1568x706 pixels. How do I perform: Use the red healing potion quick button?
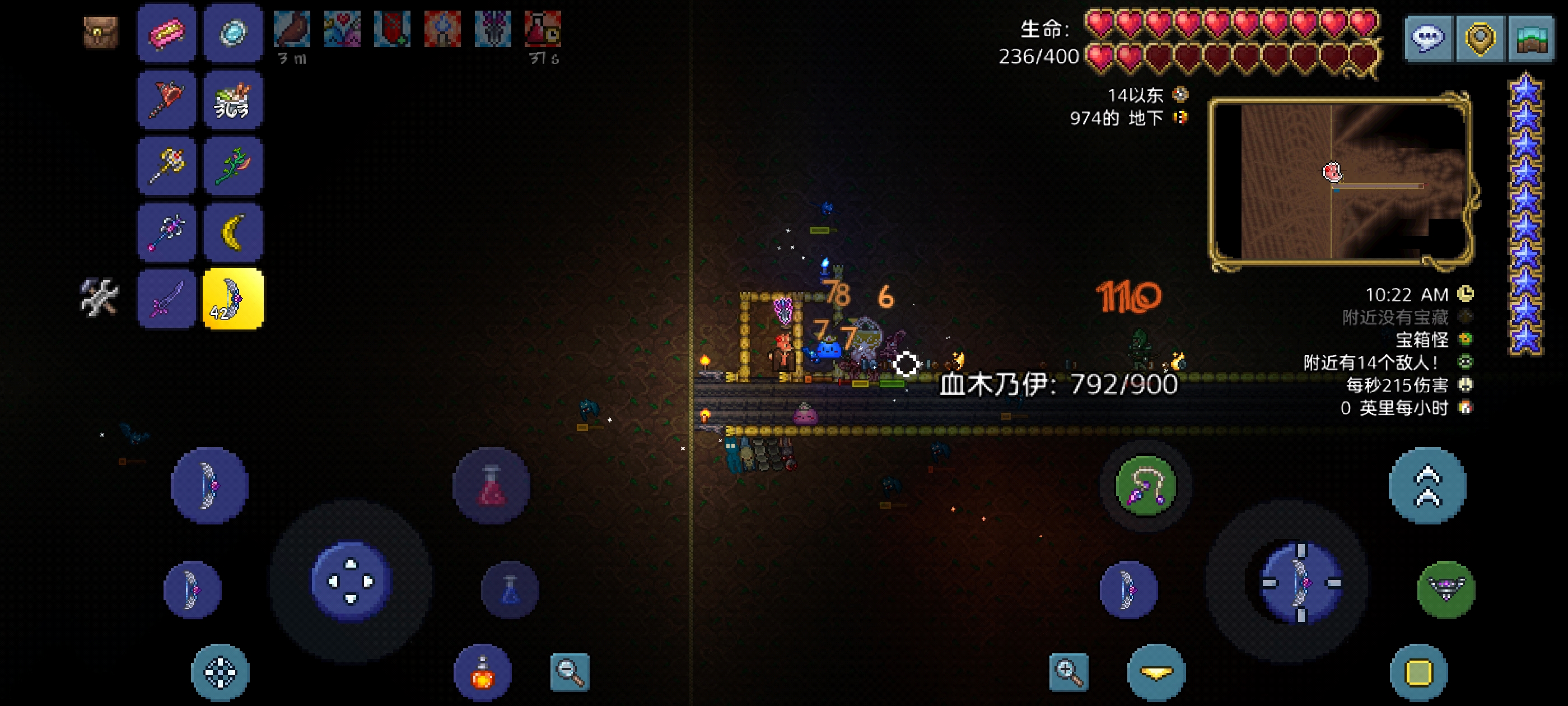(491, 485)
